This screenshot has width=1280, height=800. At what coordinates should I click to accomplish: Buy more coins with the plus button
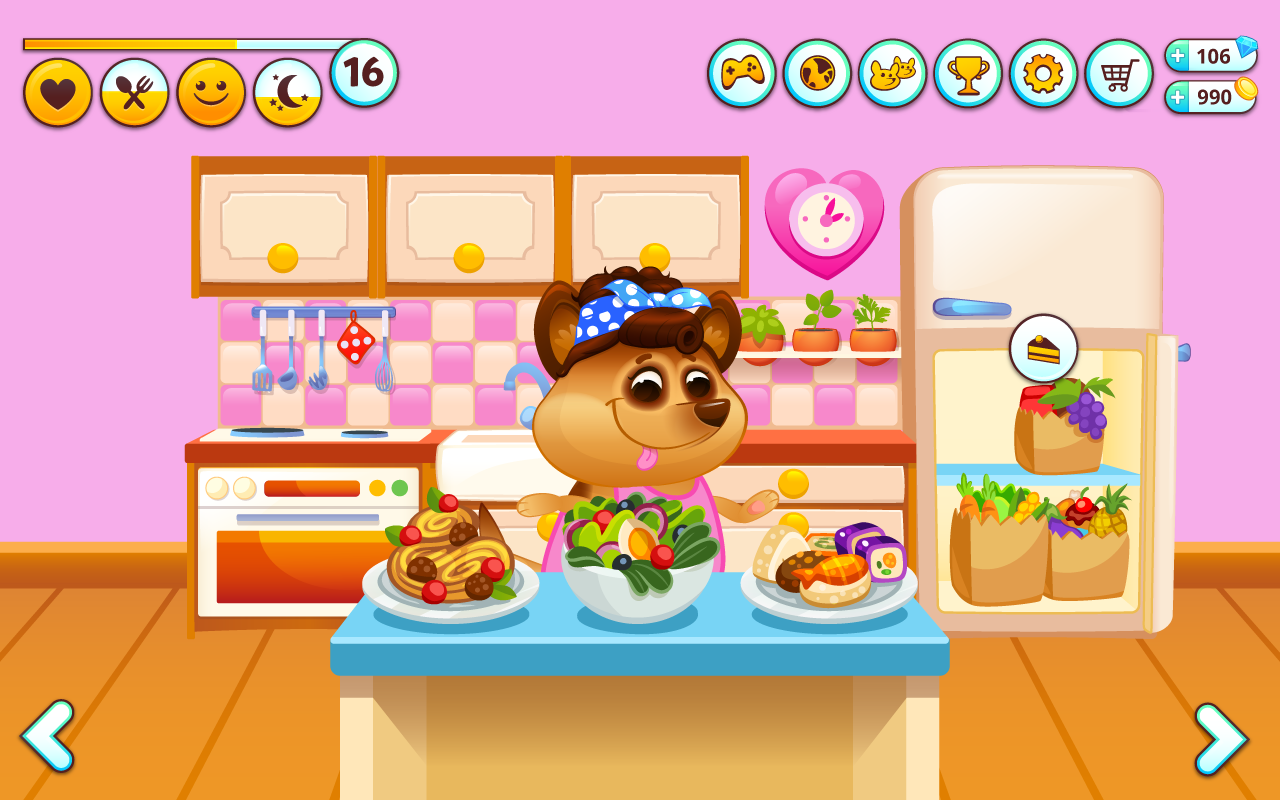pyautogui.click(x=1178, y=98)
